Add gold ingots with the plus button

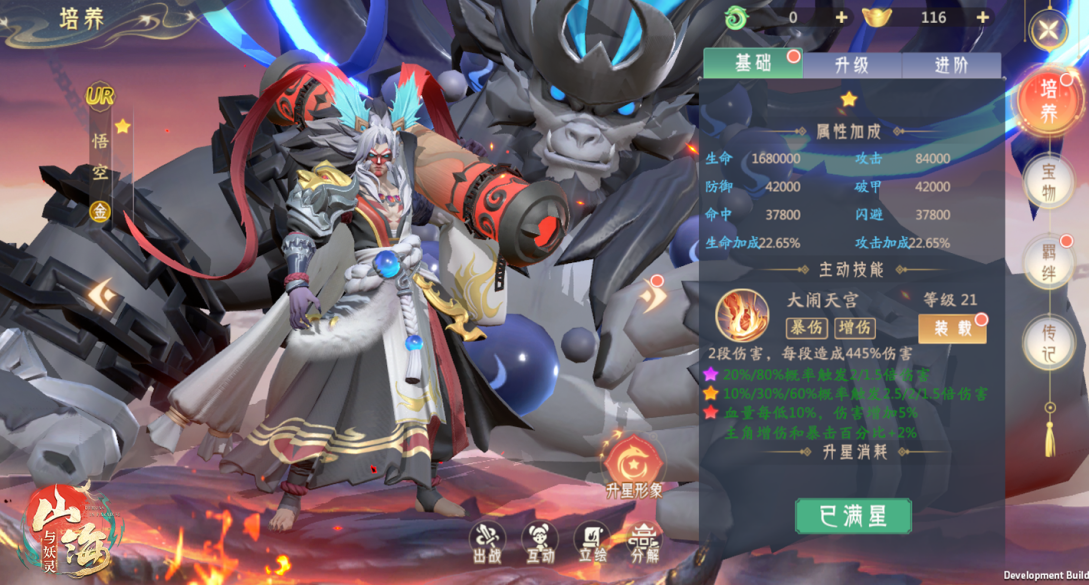[x=983, y=17]
